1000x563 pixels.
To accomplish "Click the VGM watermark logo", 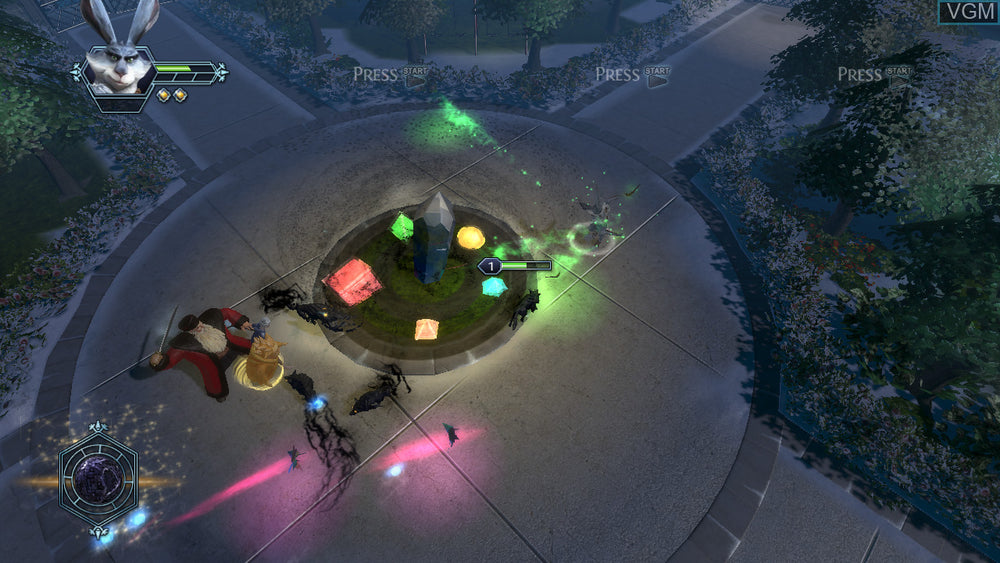I will pyautogui.click(x=967, y=12).
